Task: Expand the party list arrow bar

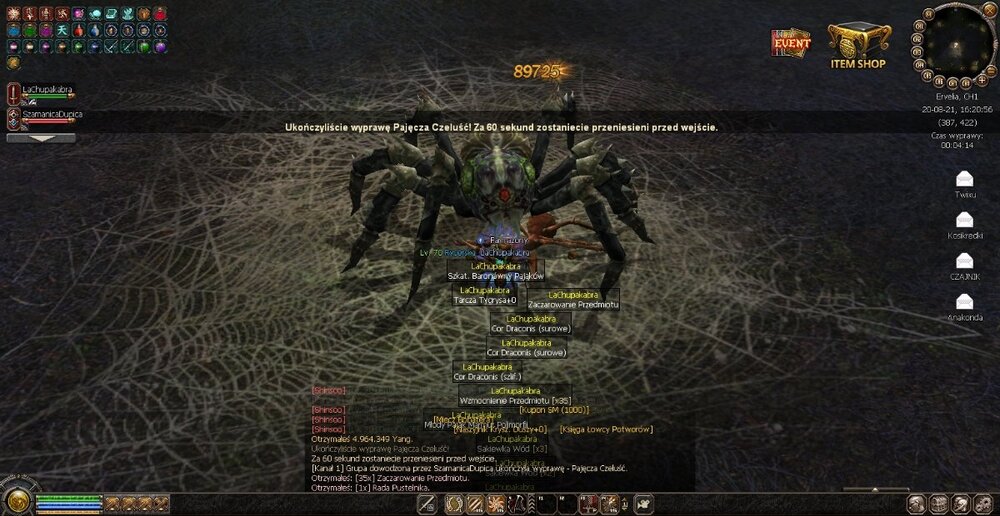Action: (x=40, y=138)
